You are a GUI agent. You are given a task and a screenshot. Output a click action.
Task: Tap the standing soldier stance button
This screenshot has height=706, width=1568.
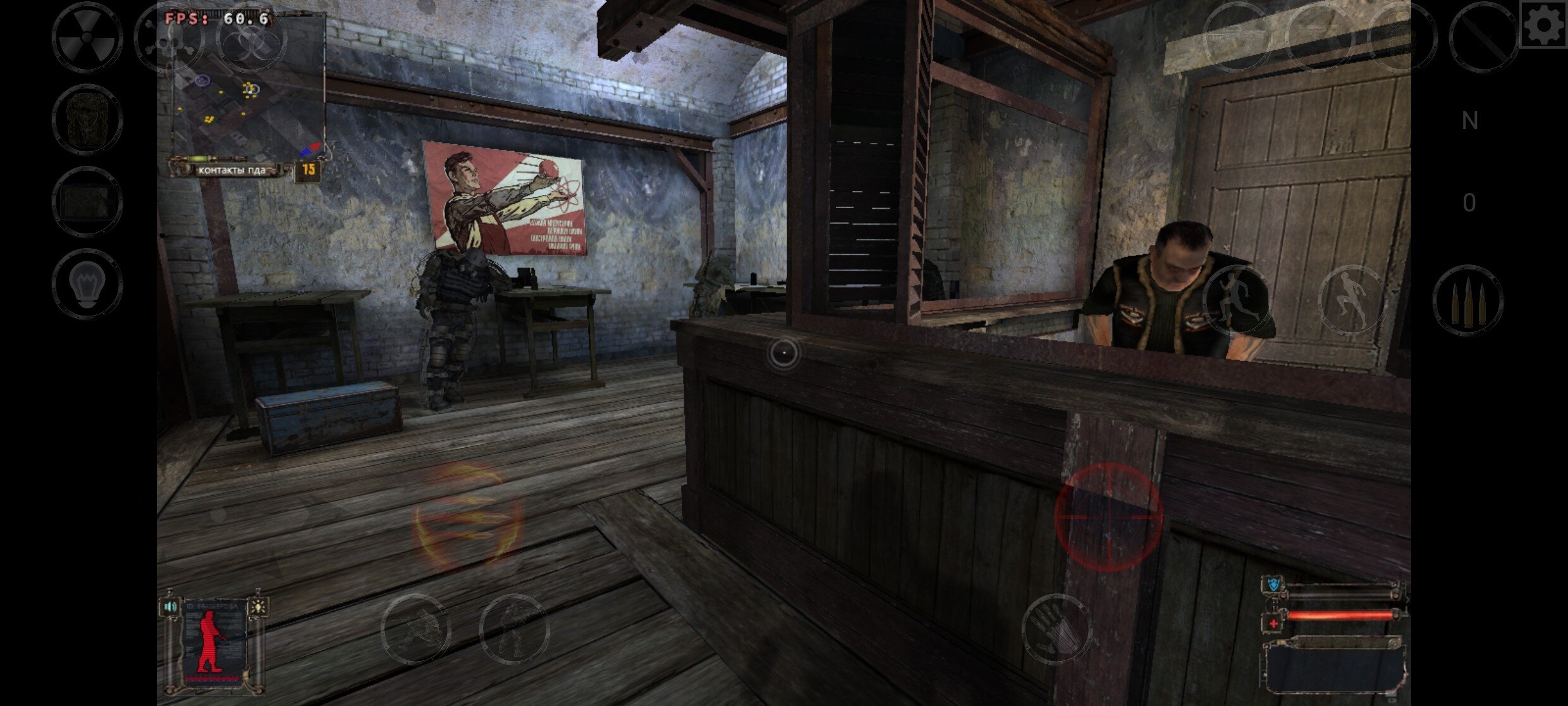(x=513, y=629)
